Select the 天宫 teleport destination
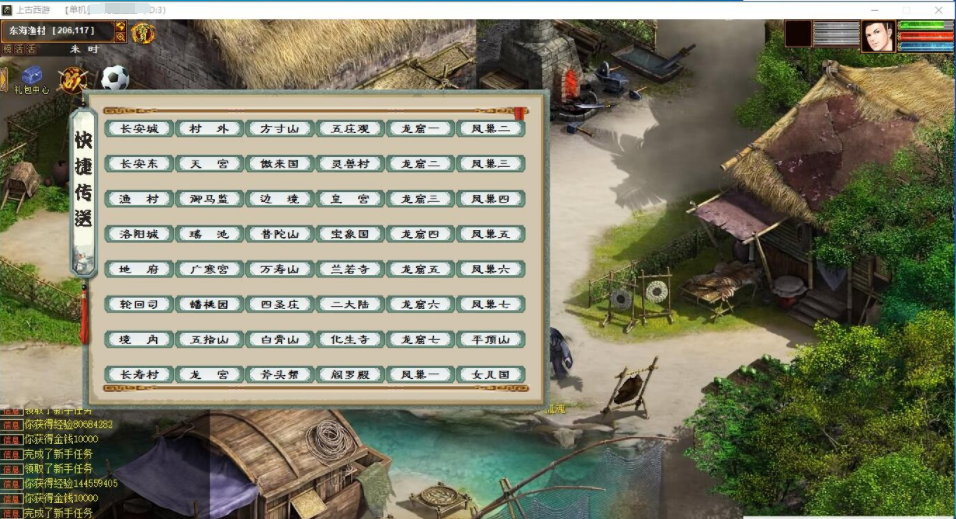Viewport: 956px width, 519px height. click(x=209, y=164)
